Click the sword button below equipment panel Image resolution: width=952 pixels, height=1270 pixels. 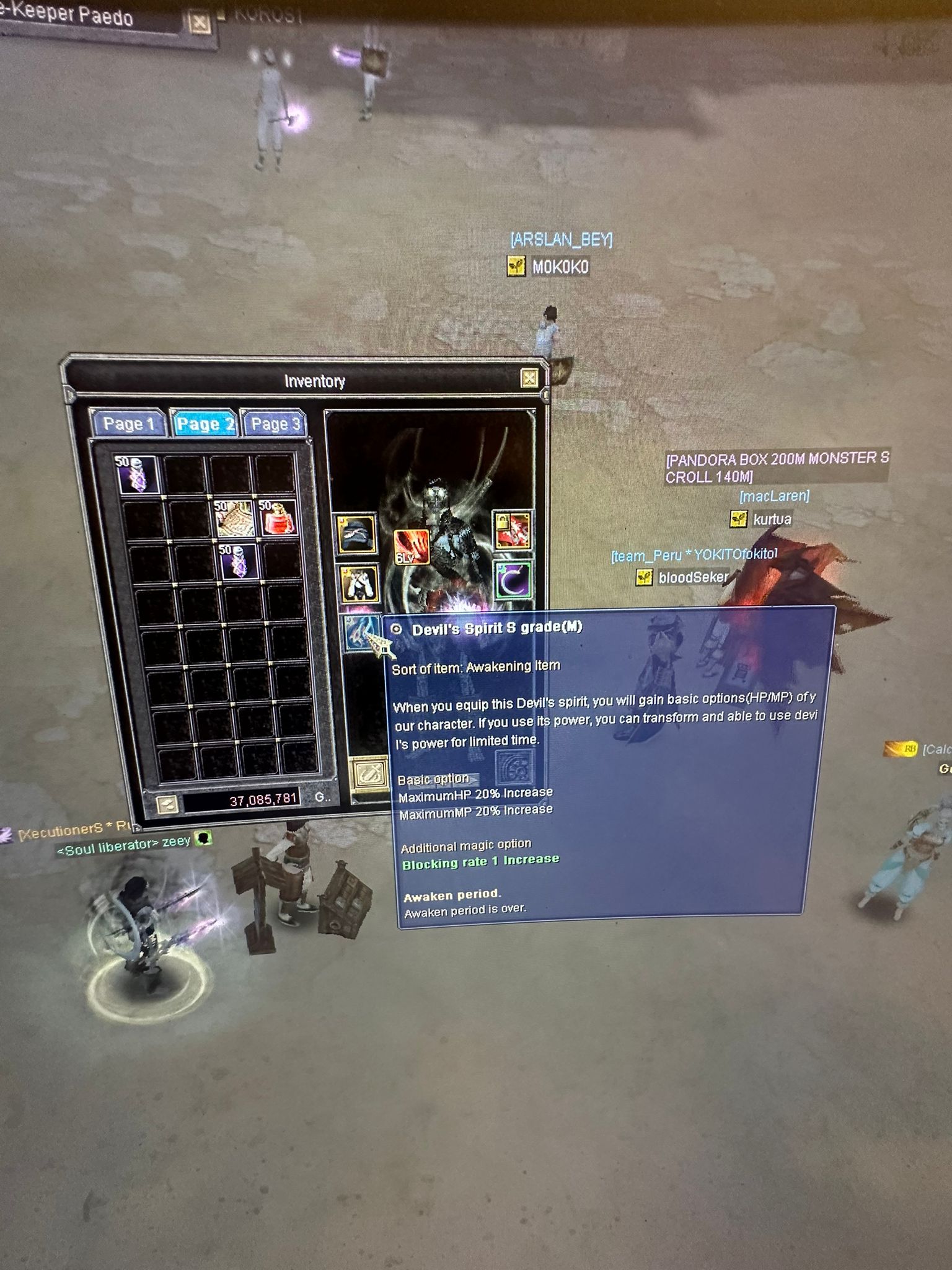point(370,774)
